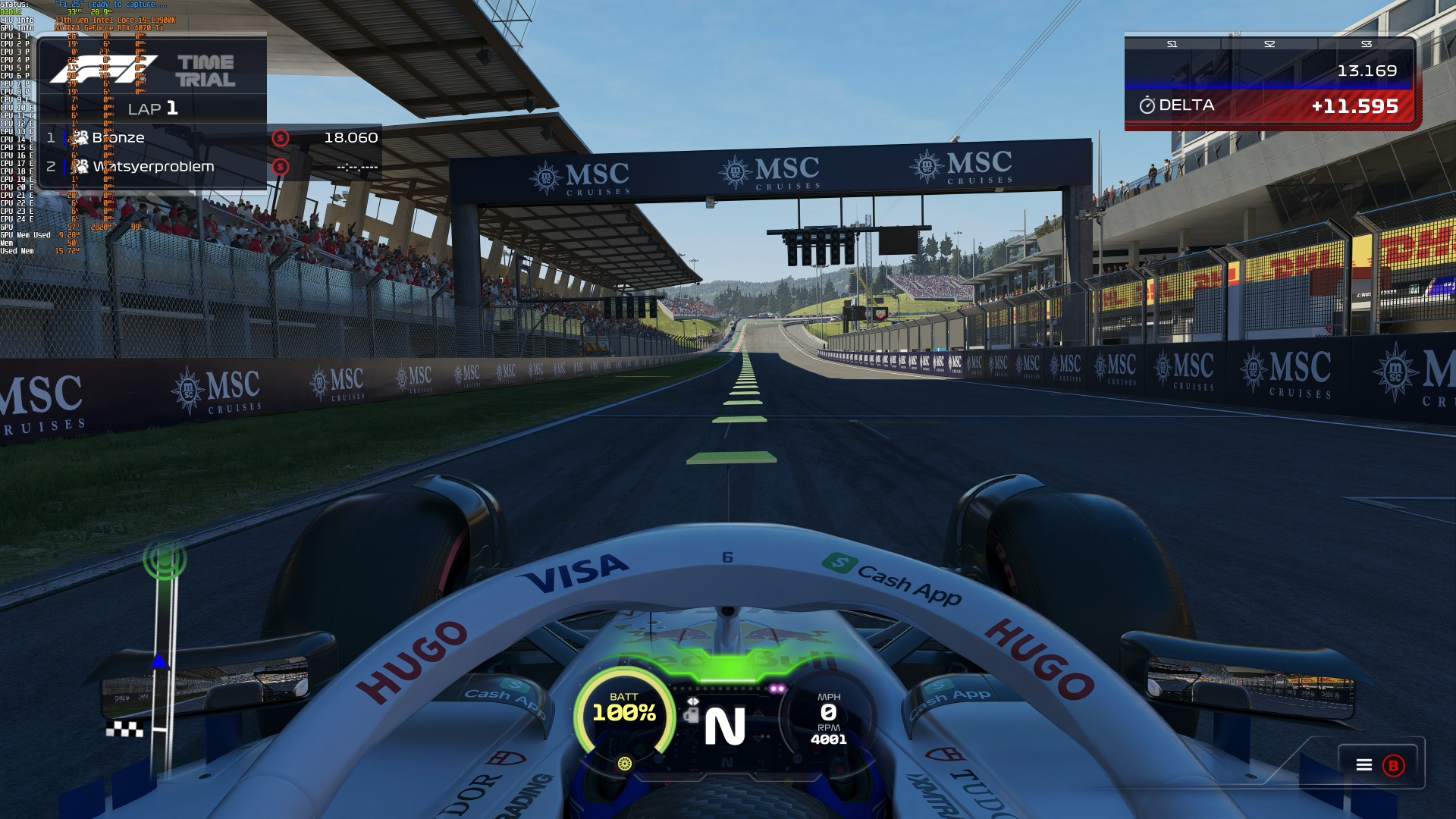The image size is (1456, 819).
Task: Select the Bronze rival row
Action: [x=209, y=138]
